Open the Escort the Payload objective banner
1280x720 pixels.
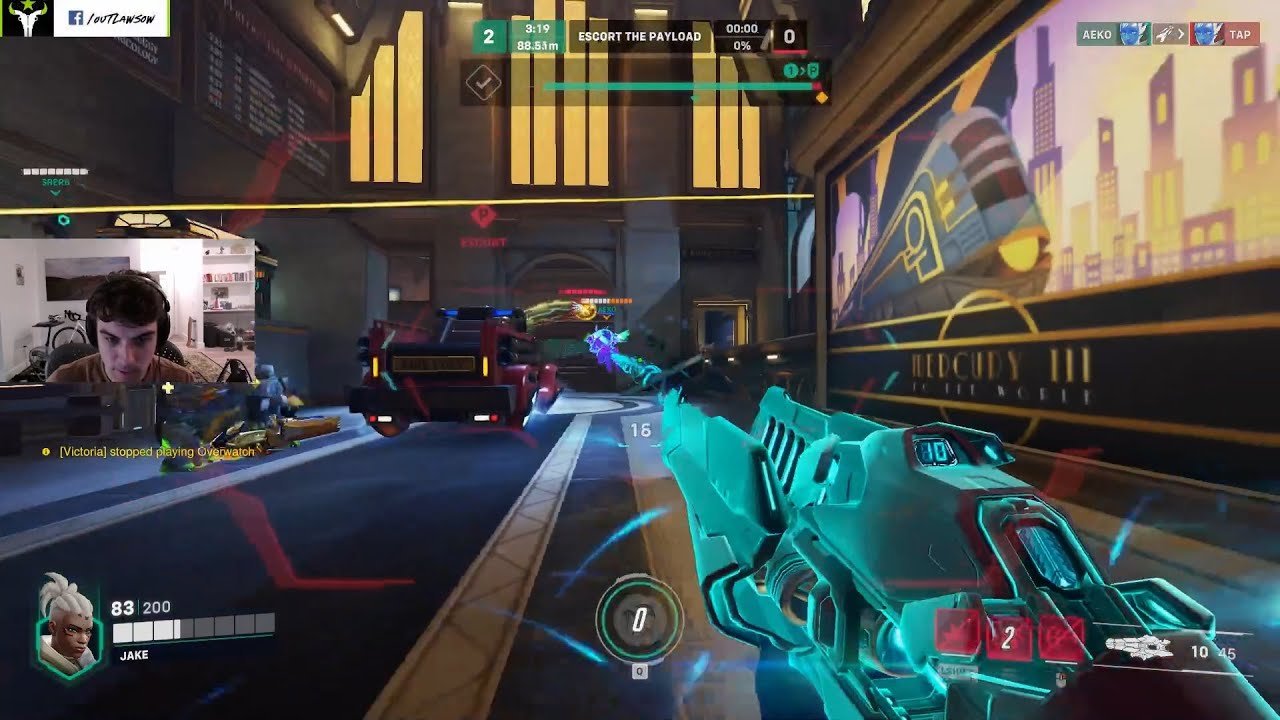point(640,37)
